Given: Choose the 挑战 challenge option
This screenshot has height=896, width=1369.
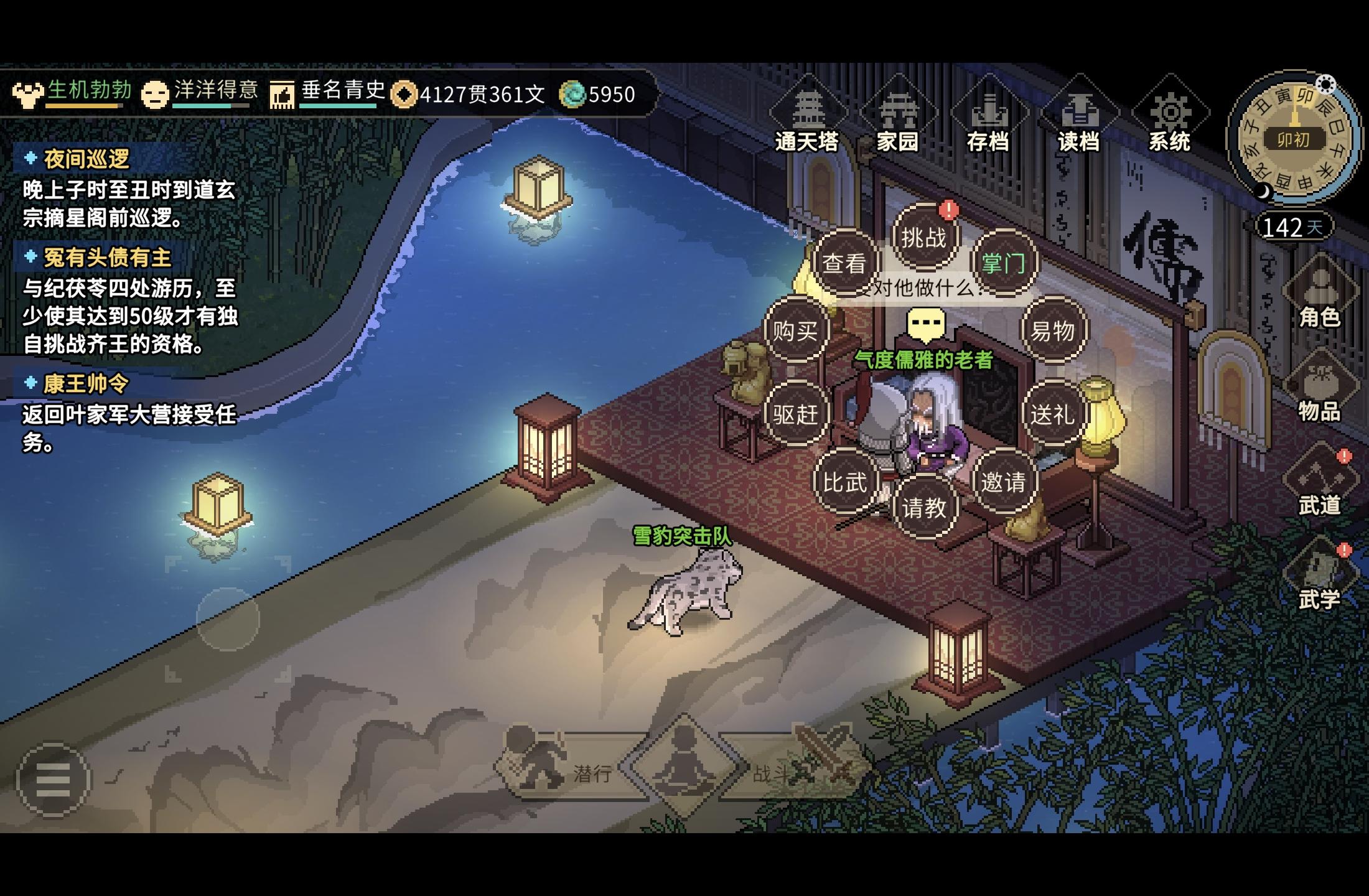Looking at the screenshot, I should (924, 238).
